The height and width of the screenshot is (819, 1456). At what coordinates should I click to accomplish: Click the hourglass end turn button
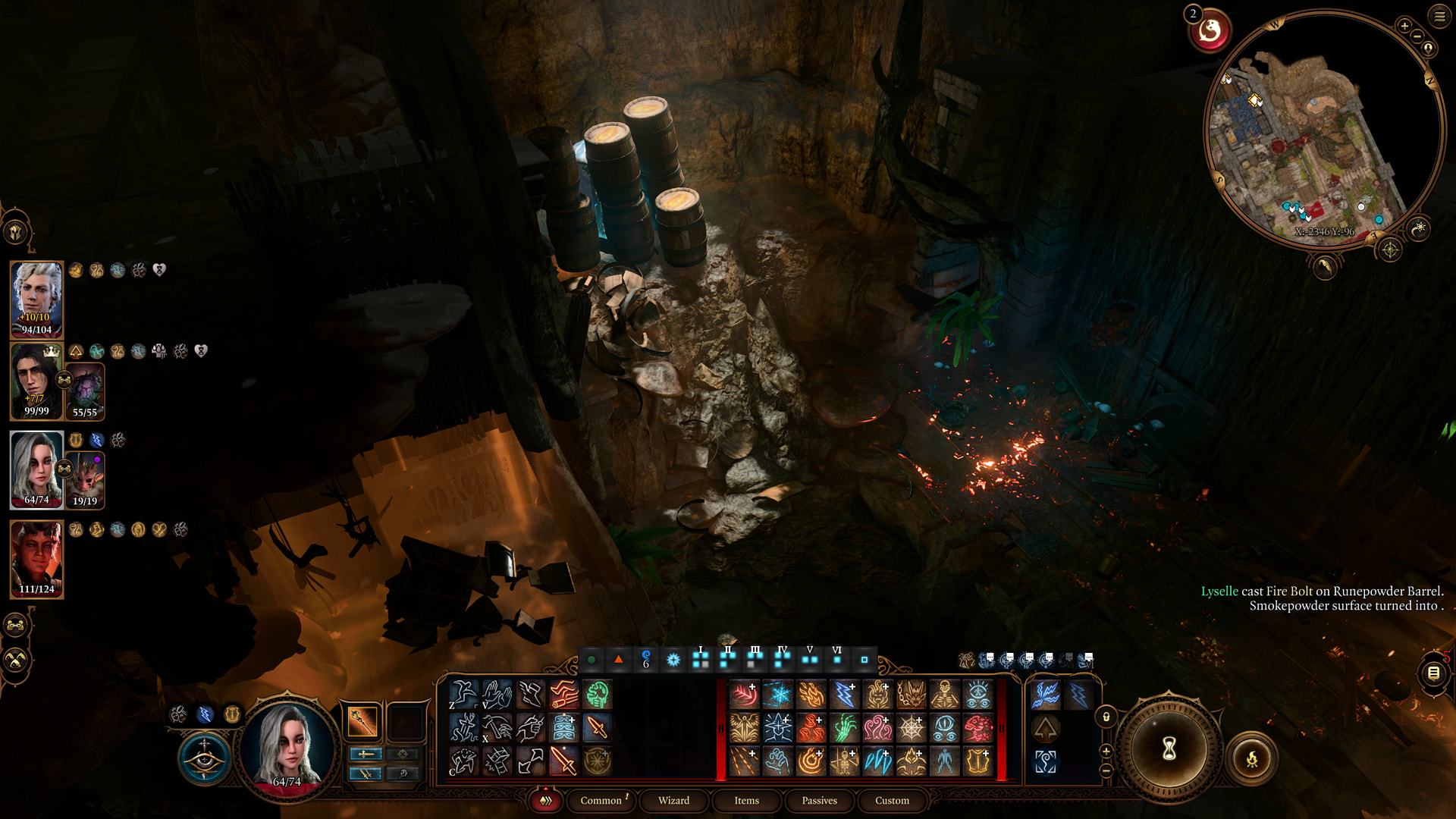1169,749
